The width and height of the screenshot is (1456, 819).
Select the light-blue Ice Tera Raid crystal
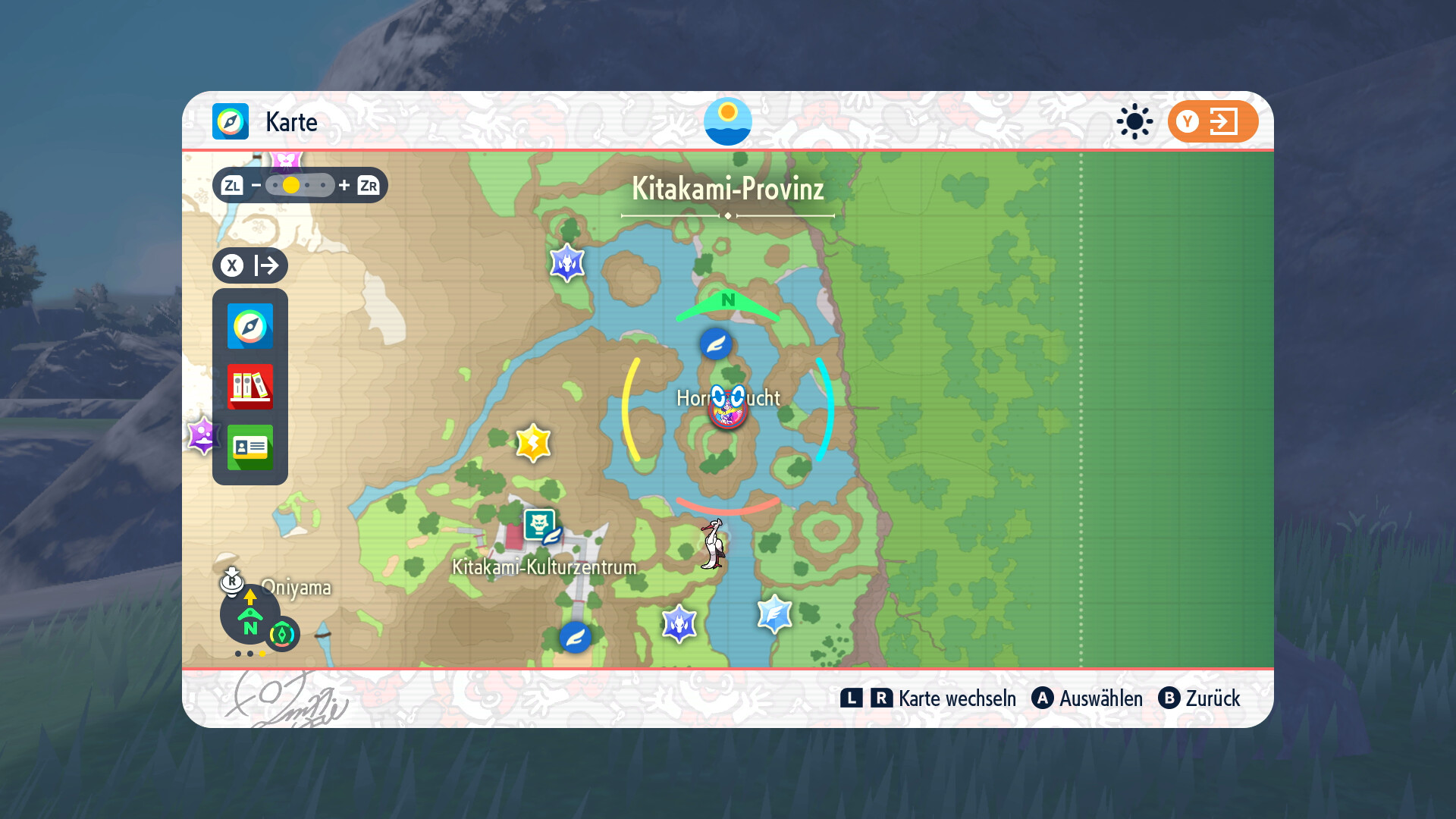[774, 614]
